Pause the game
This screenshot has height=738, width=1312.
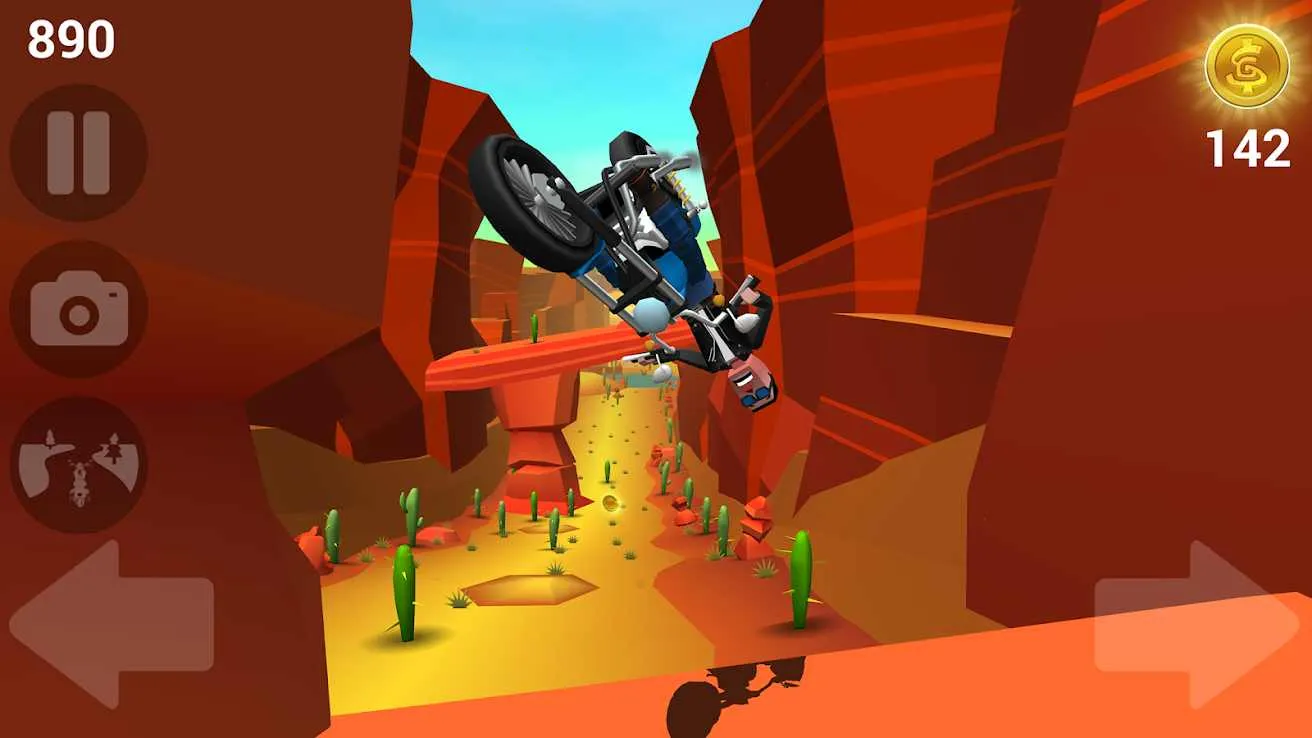point(78,153)
